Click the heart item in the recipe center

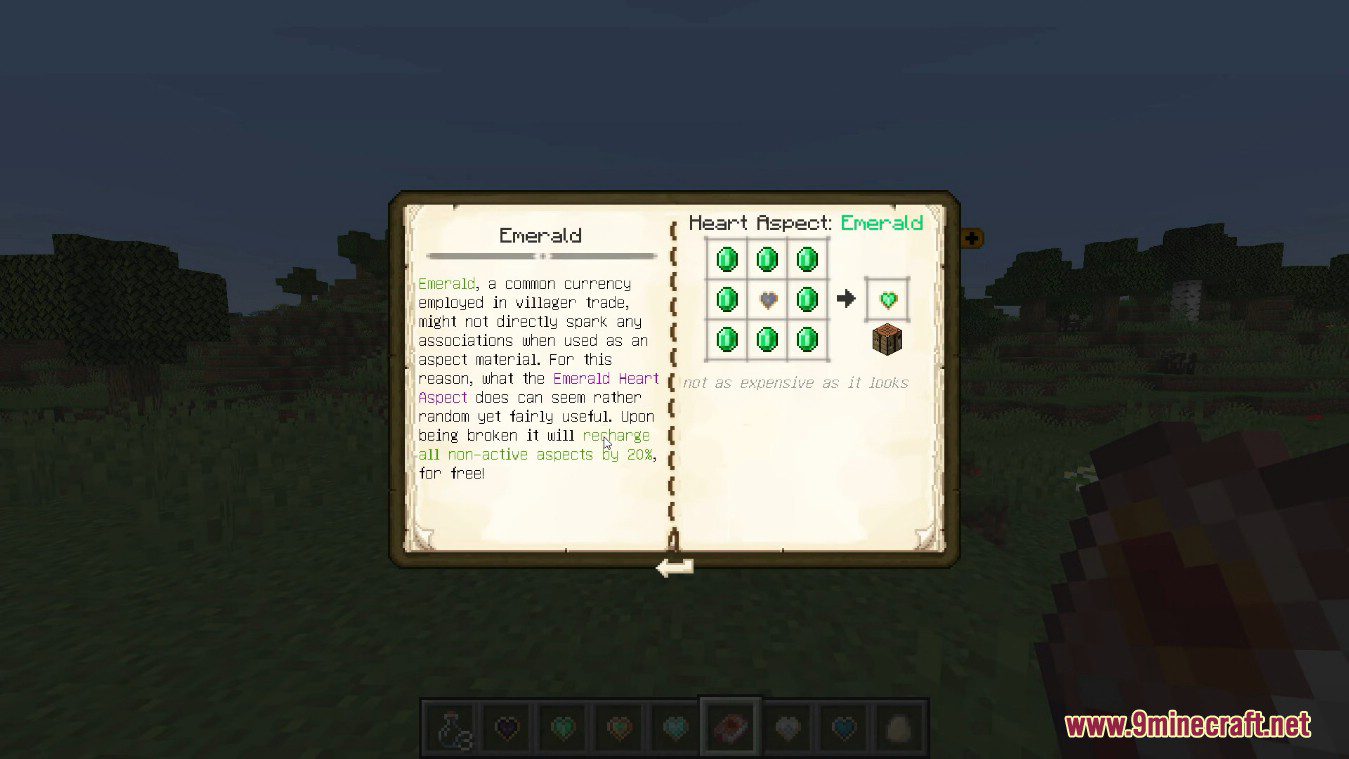click(x=766, y=298)
